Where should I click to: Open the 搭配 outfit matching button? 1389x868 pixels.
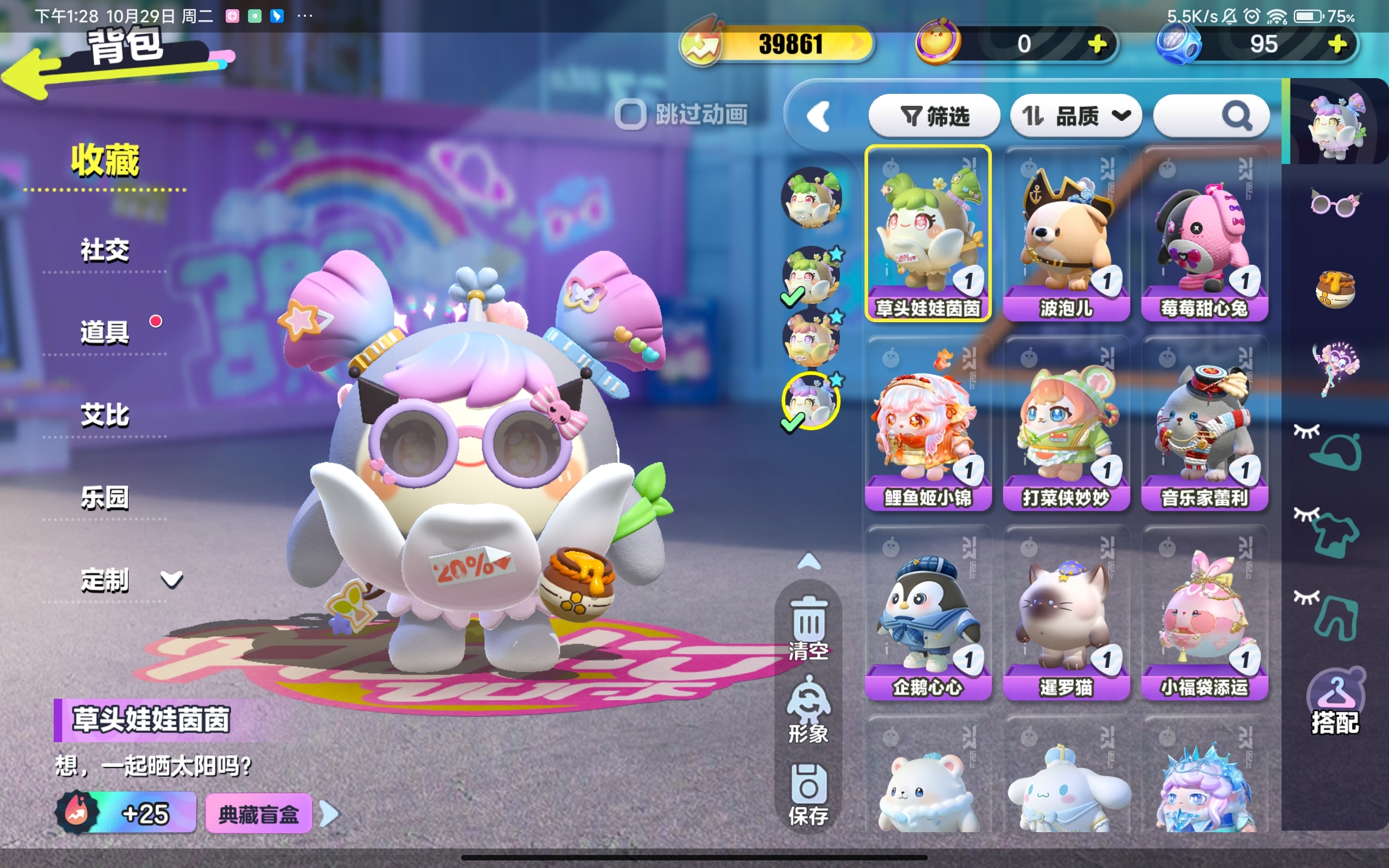coord(1335,703)
